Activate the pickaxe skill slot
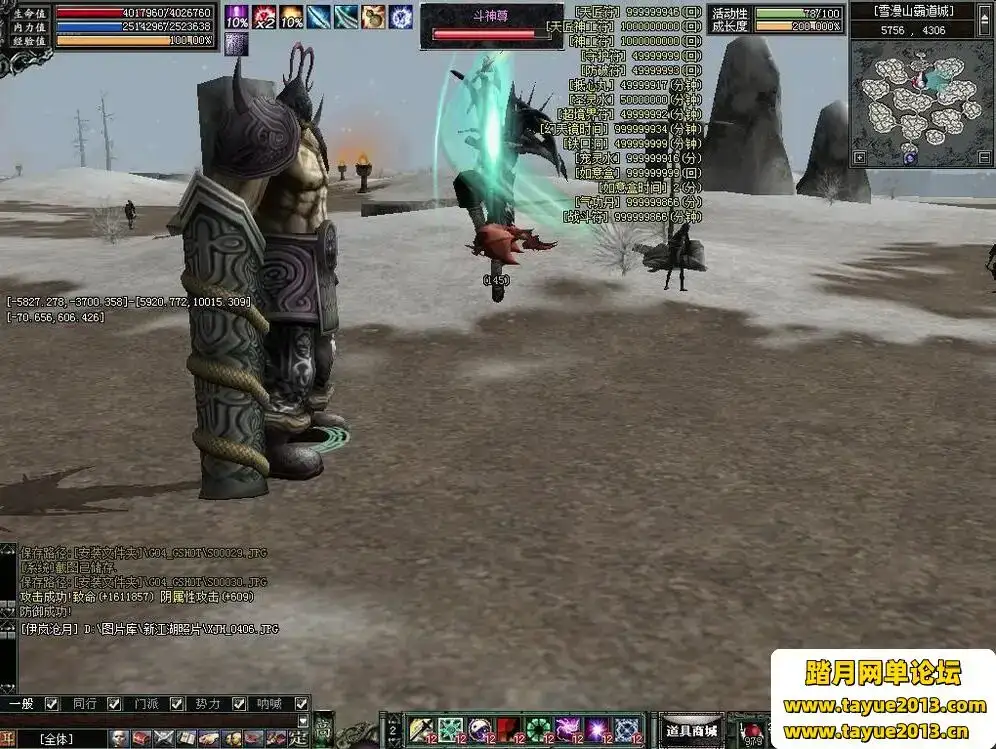The width and height of the screenshot is (996, 749). click(x=420, y=730)
